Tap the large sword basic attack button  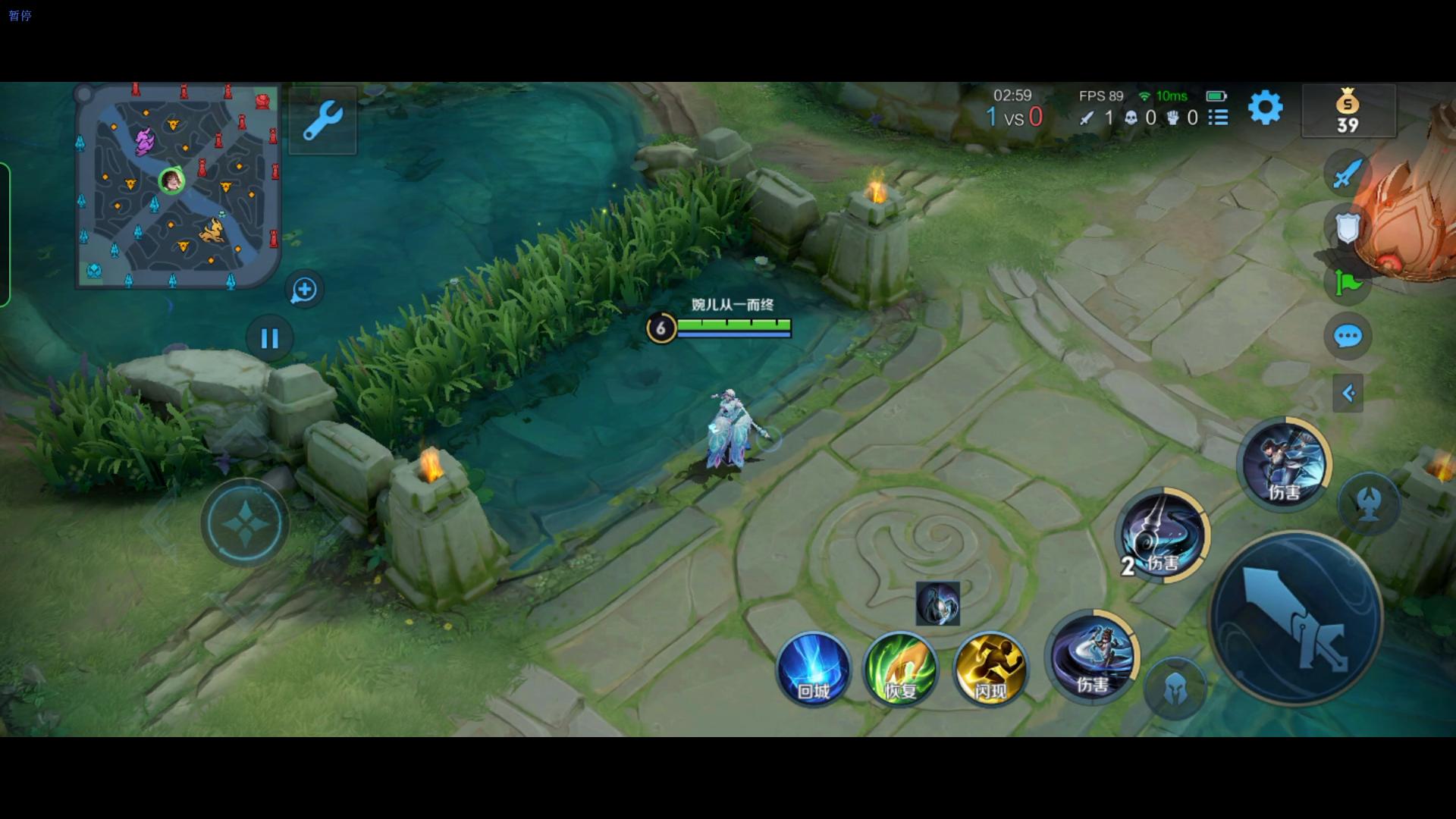pos(1295,619)
